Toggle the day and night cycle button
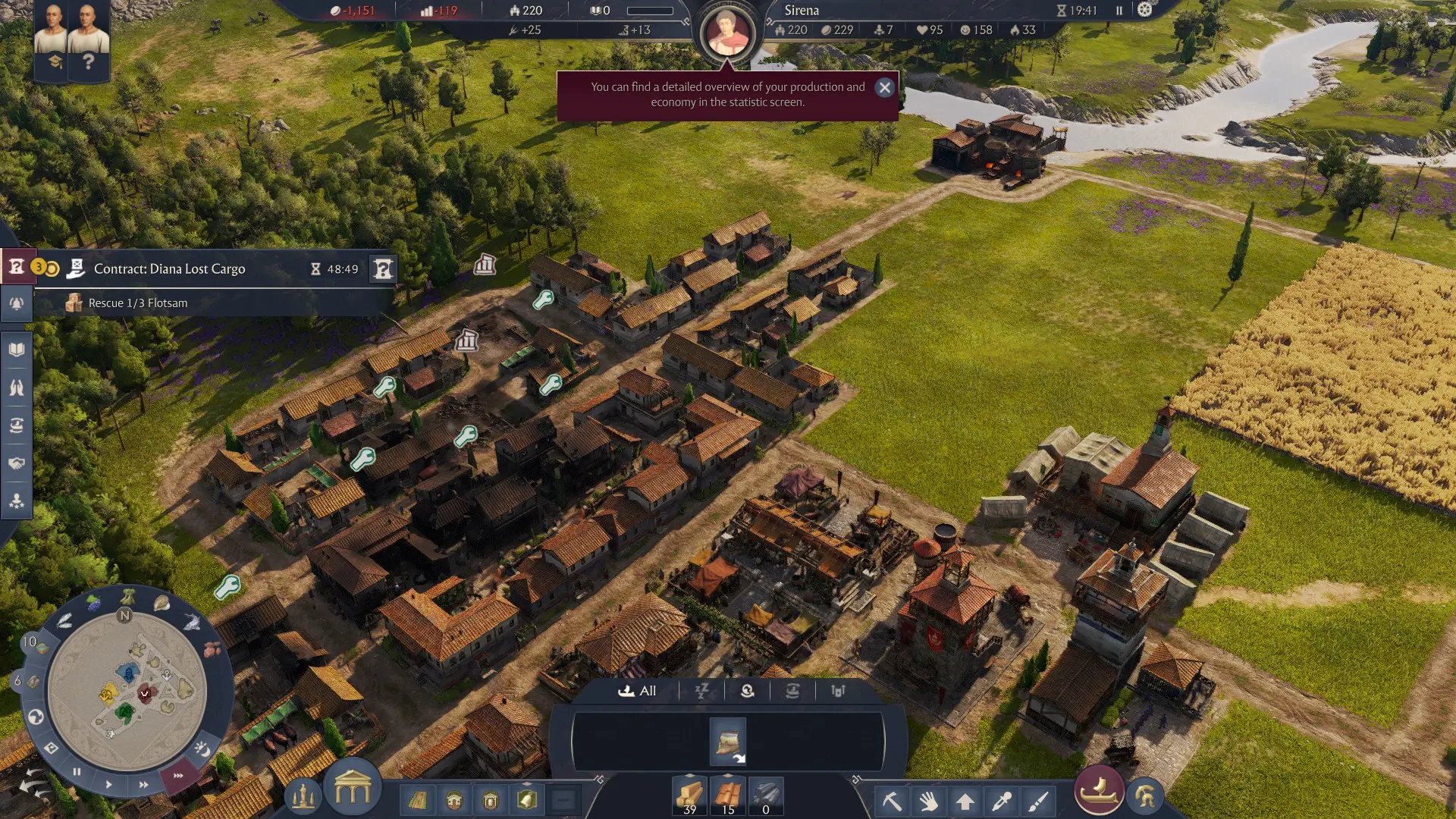 pos(202,749)
